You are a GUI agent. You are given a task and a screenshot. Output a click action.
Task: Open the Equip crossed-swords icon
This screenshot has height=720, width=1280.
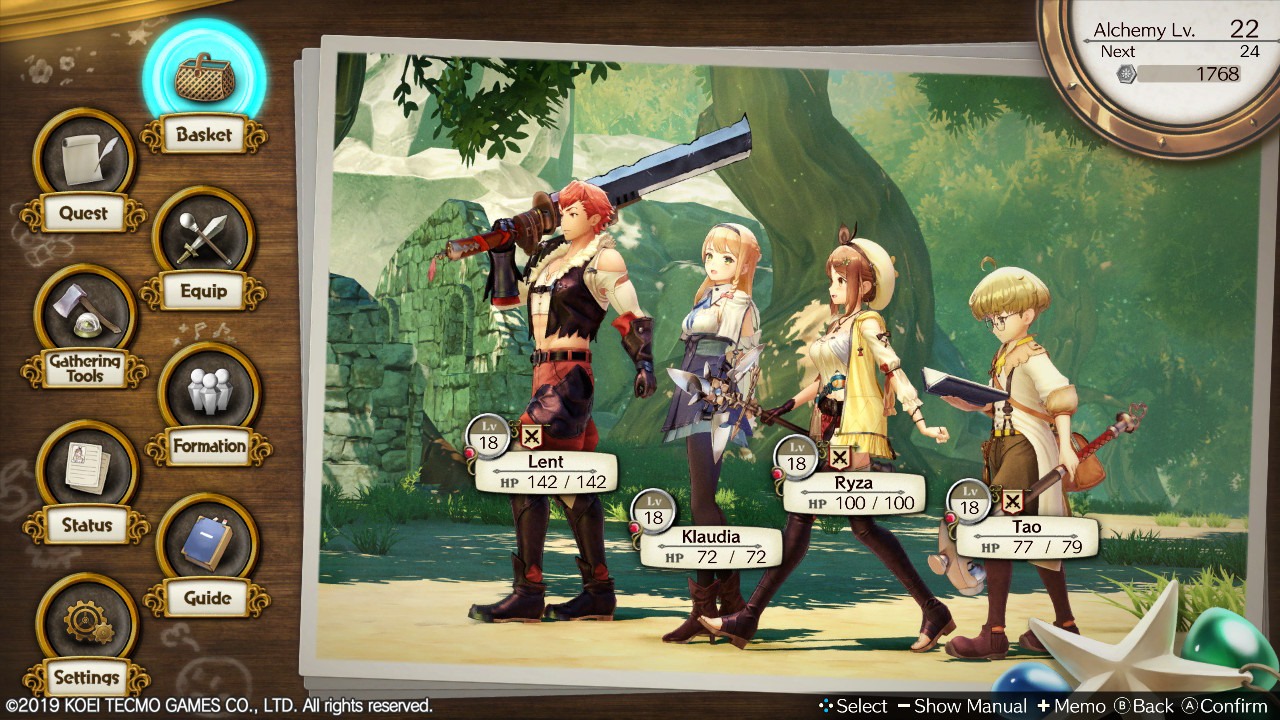204,236
